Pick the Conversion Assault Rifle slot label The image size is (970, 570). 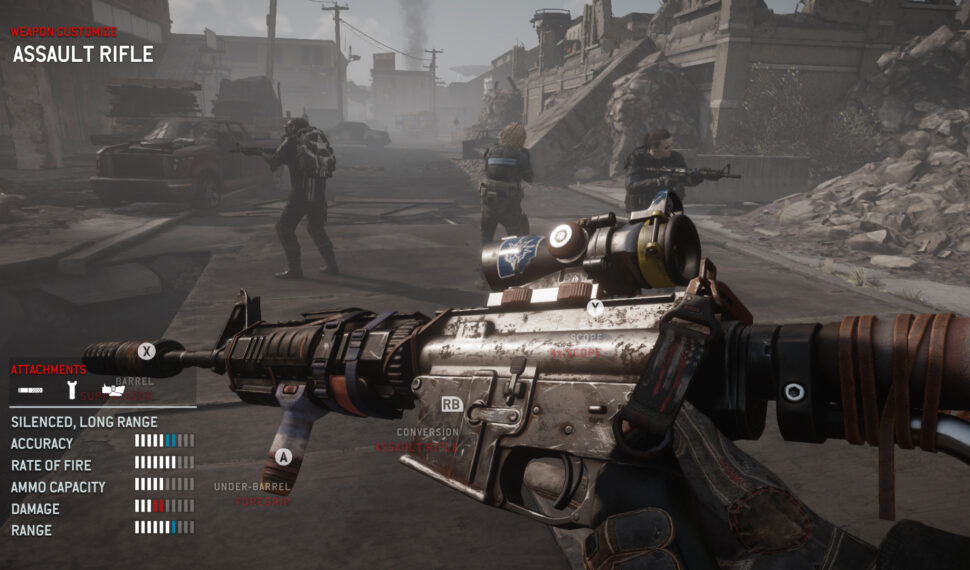[x=428, y=440]
